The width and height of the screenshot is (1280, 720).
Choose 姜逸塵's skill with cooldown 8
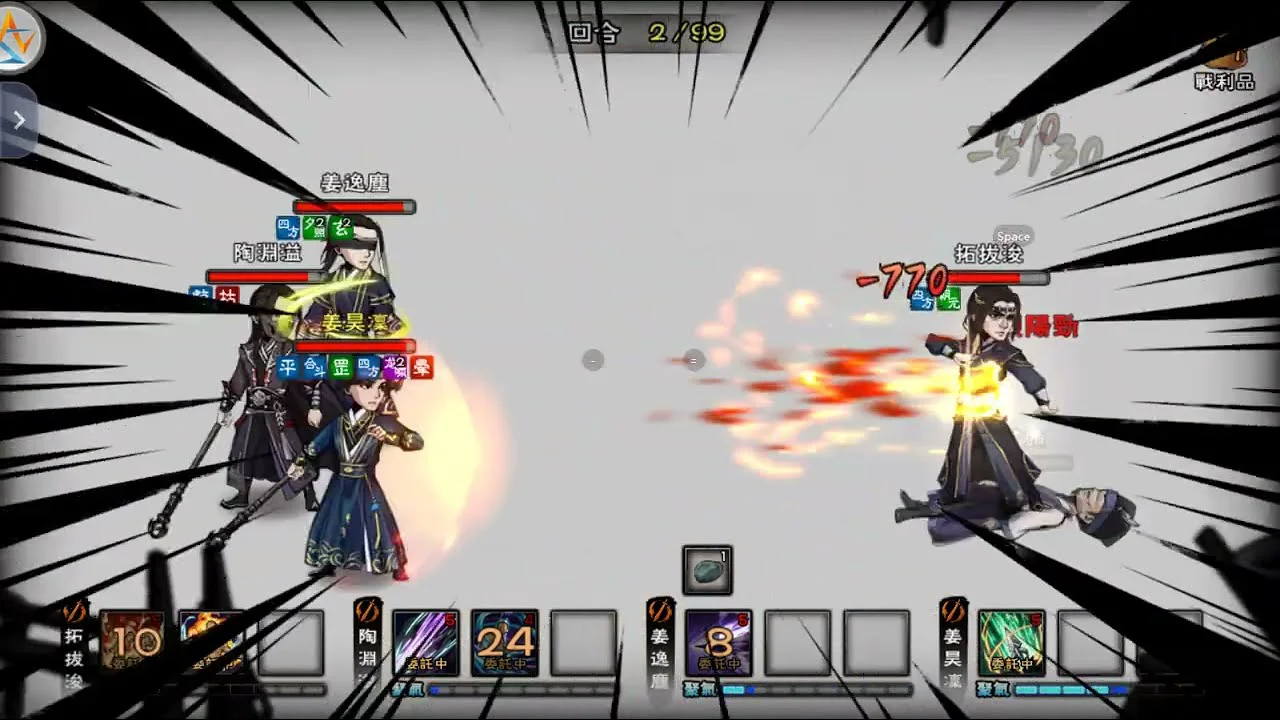pyautogui.click(x=719, y=642)
